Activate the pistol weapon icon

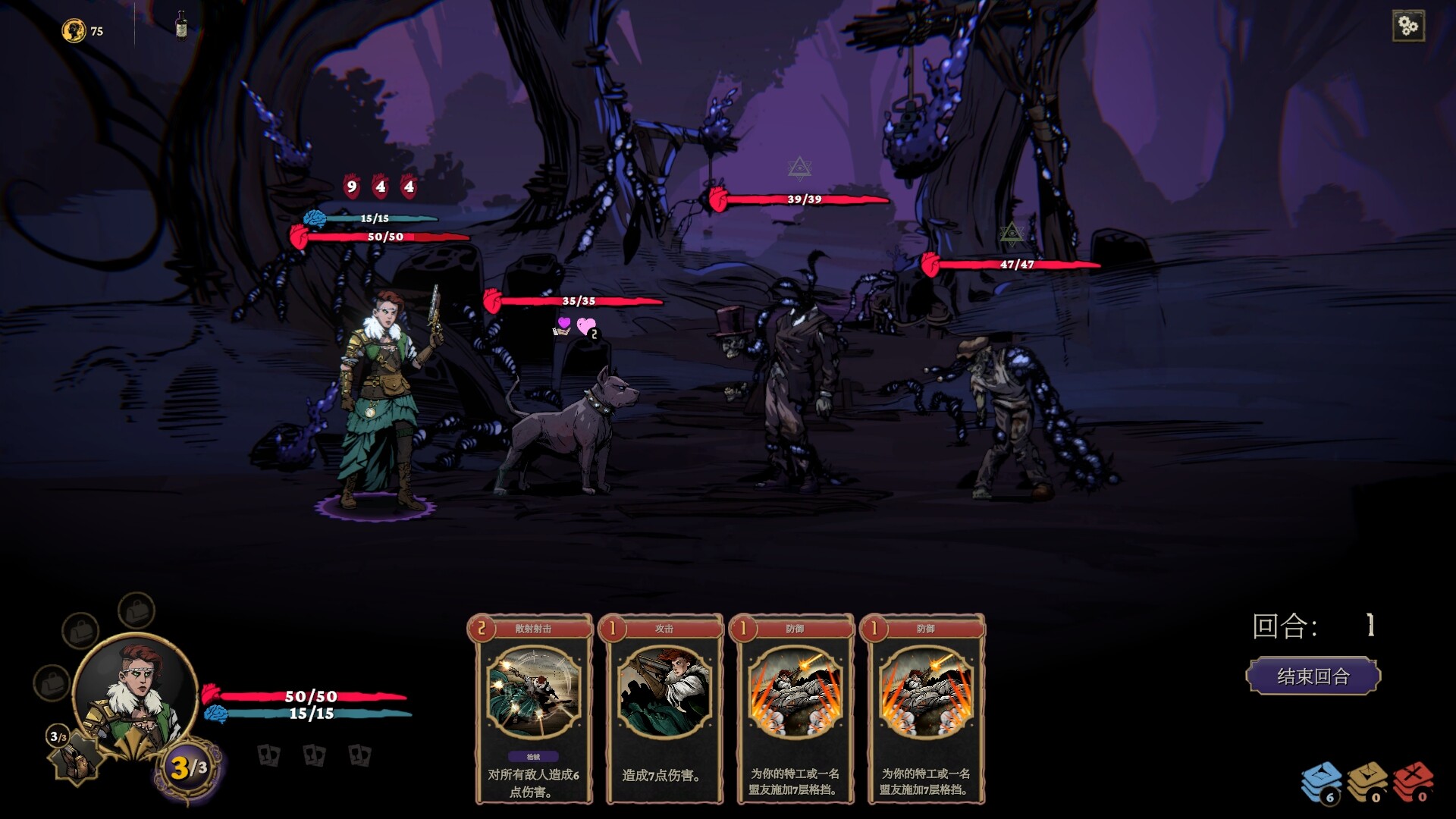click(x=76, y=757)
